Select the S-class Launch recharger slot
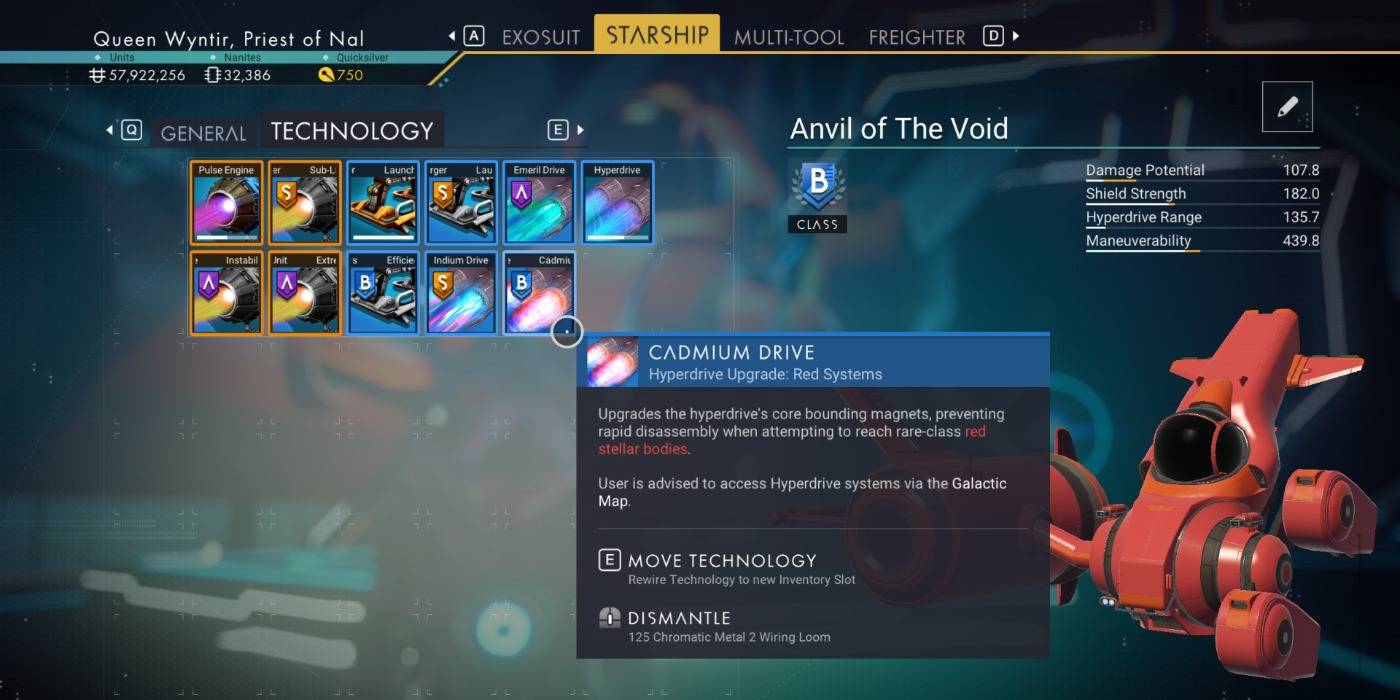 [x=461, y=203]
